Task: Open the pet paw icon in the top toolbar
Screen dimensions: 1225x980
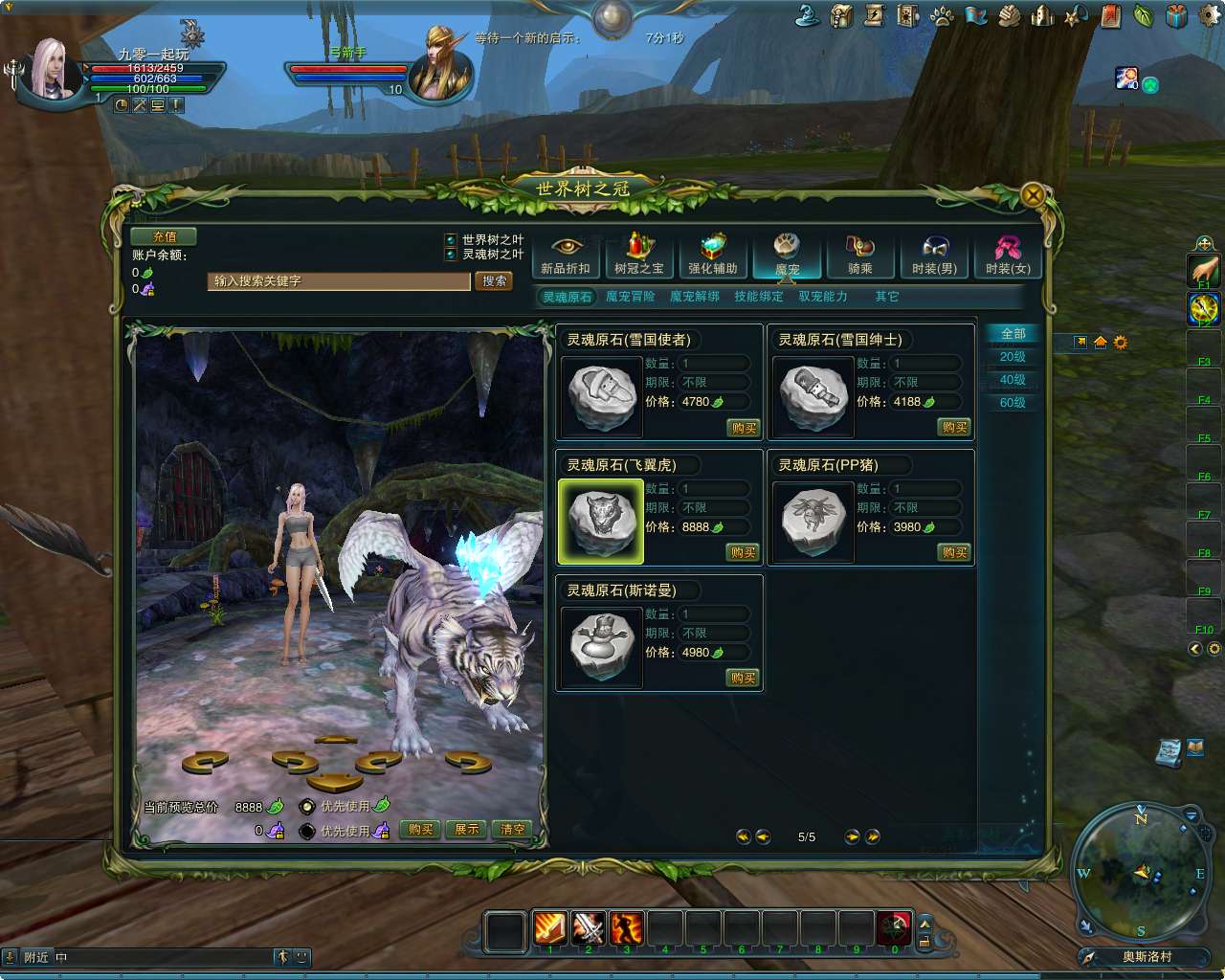Action: (942, 16)
